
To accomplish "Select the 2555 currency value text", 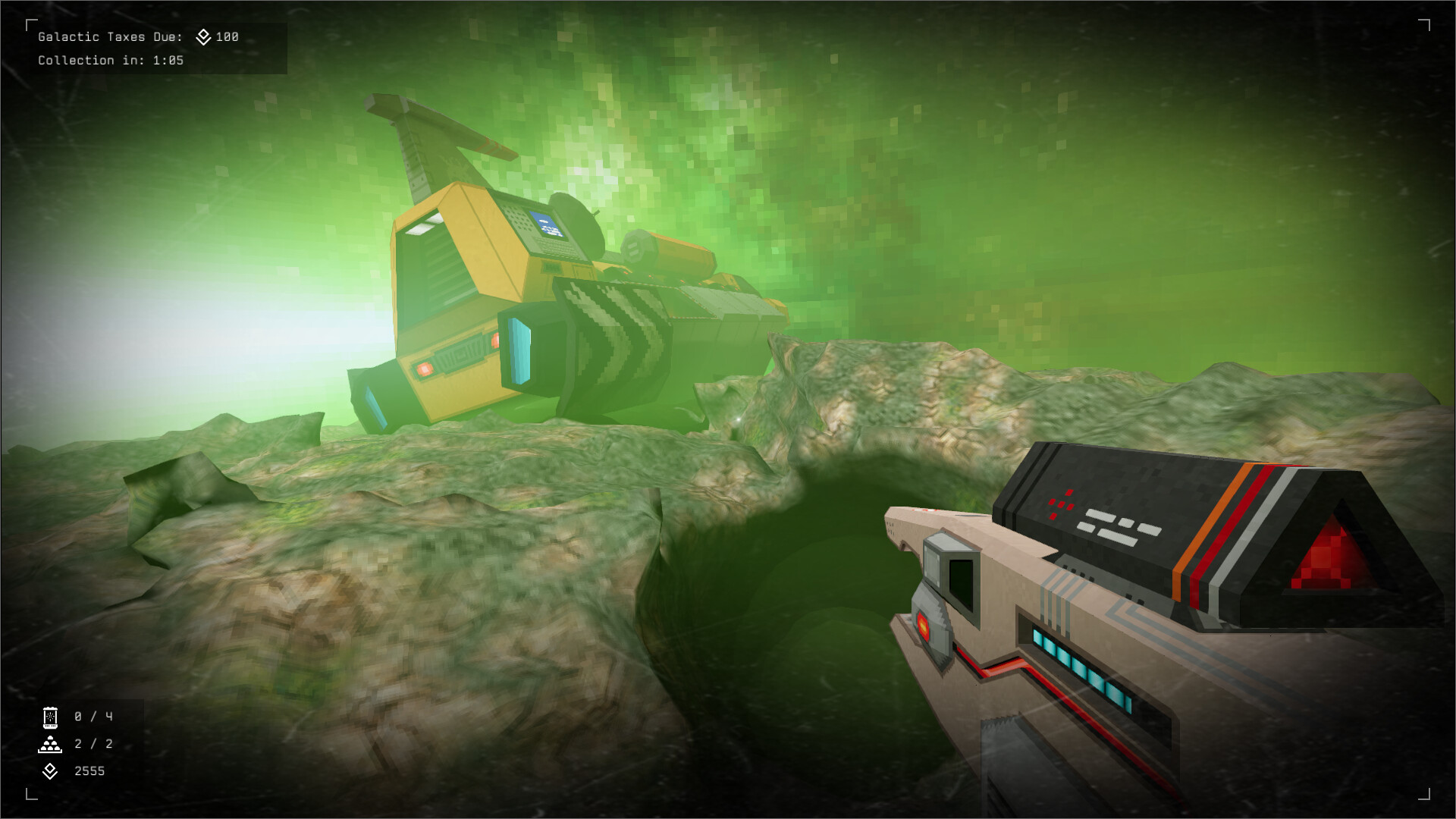I will [x=89, y=772].
